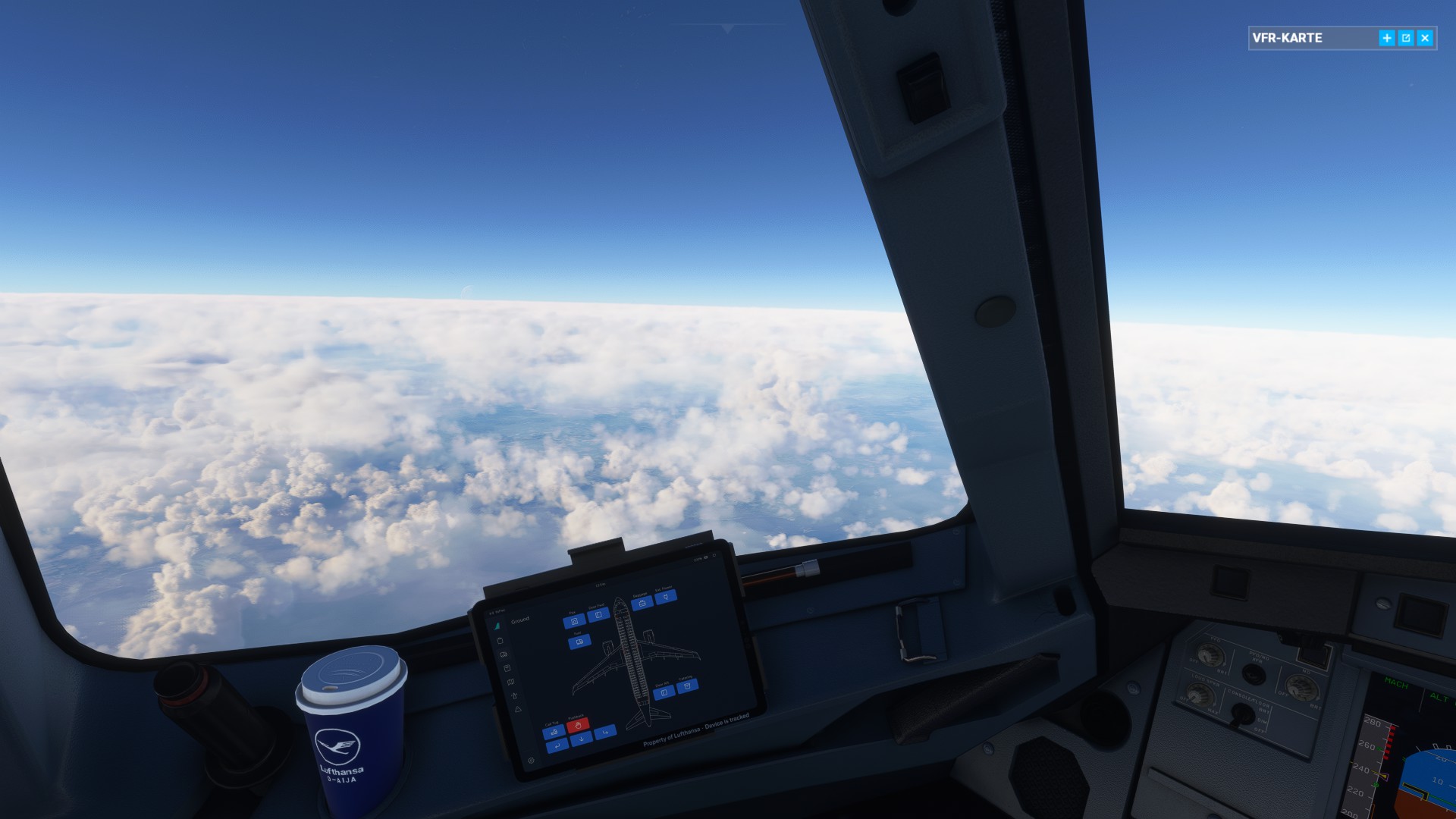Select the settings gear at sidebar bottom

(x=531, y=759)
